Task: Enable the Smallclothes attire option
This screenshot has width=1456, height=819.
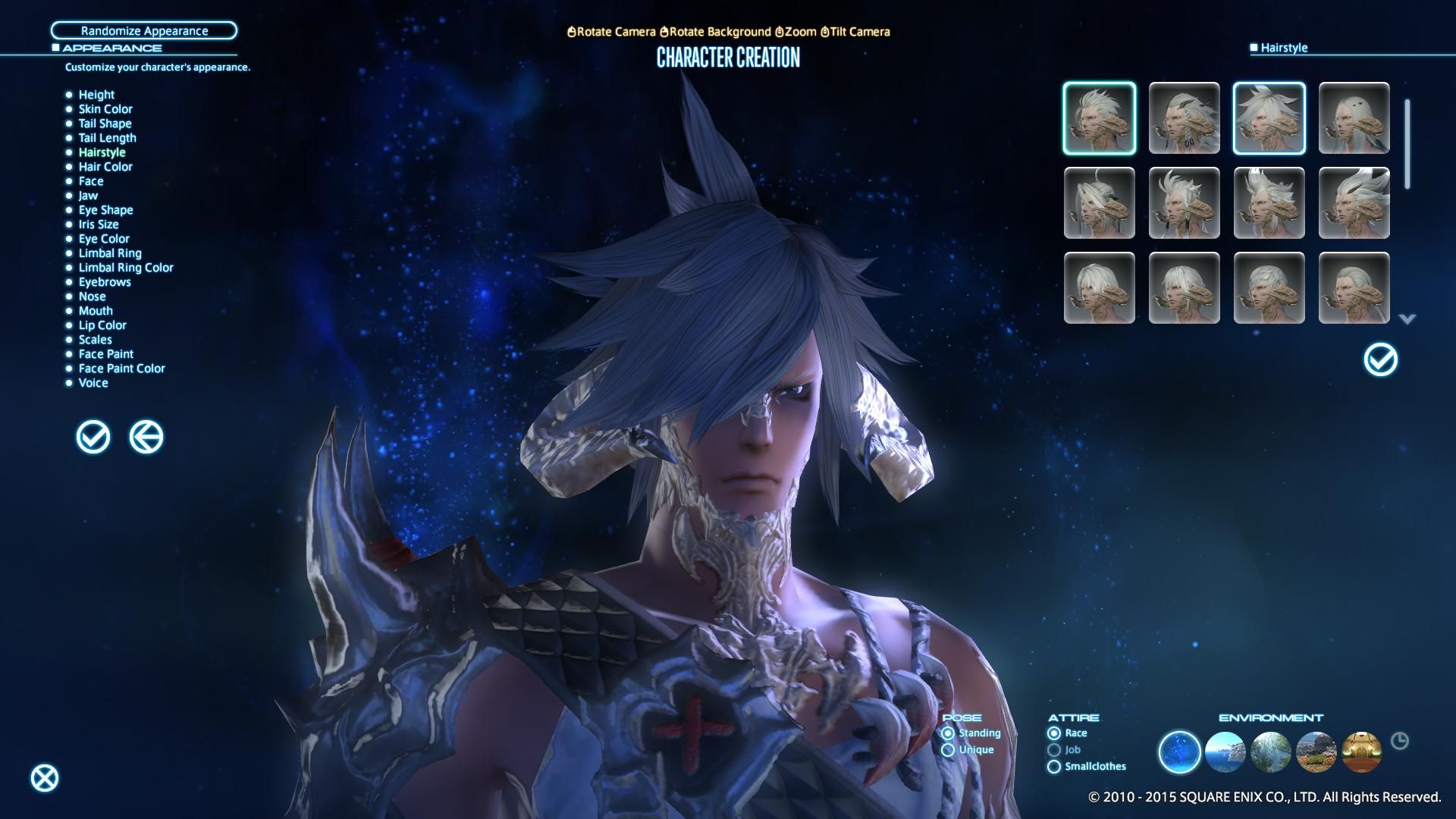Action: 1054,766
